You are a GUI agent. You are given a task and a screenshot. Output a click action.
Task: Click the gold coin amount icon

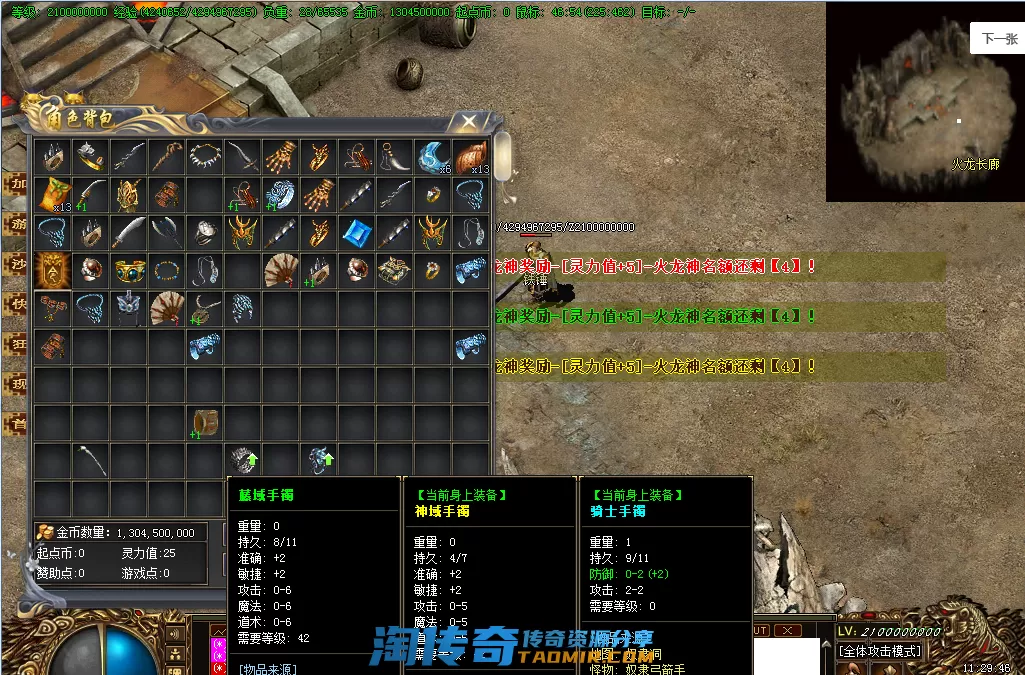point(45,533)
